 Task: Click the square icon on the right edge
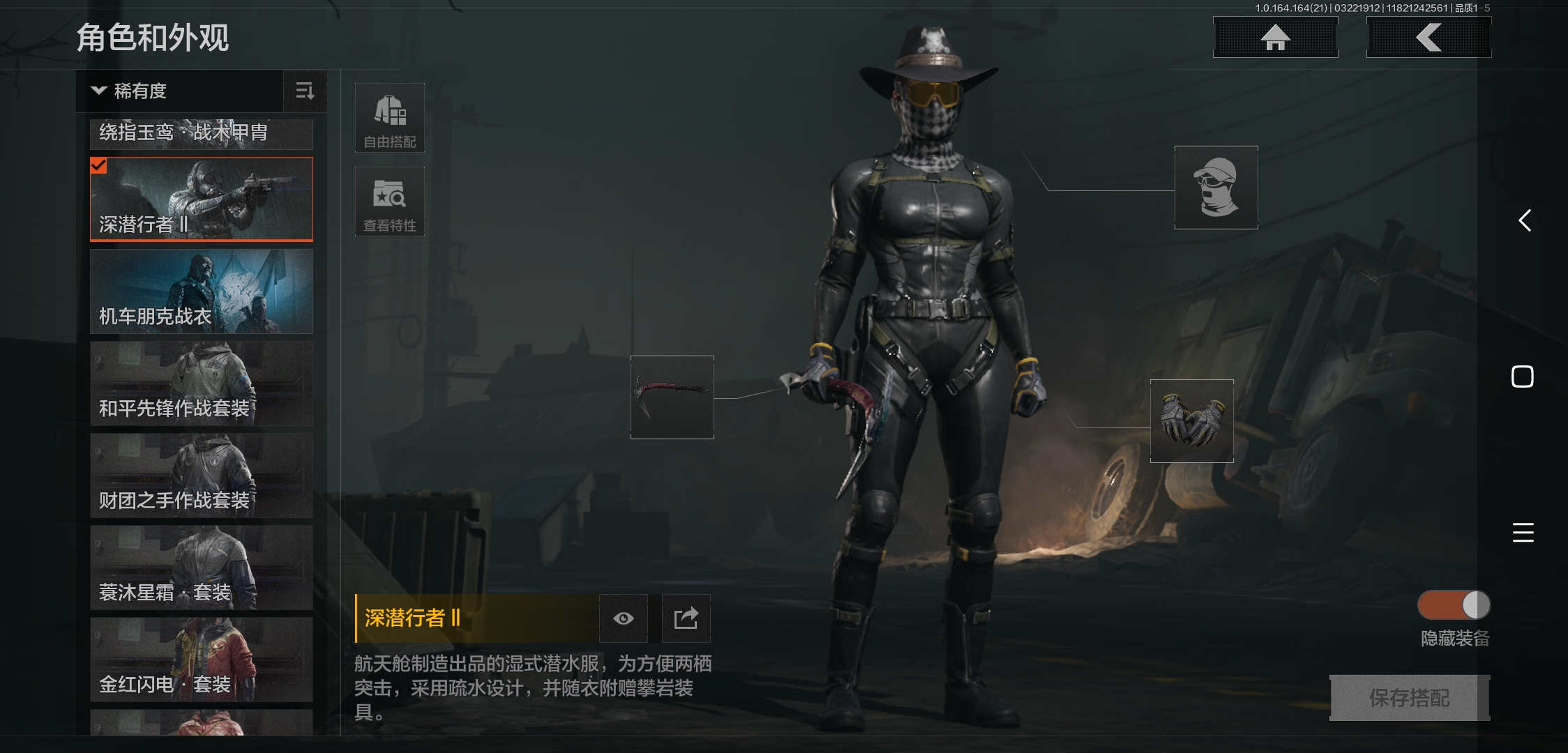tap(1524, 376)
